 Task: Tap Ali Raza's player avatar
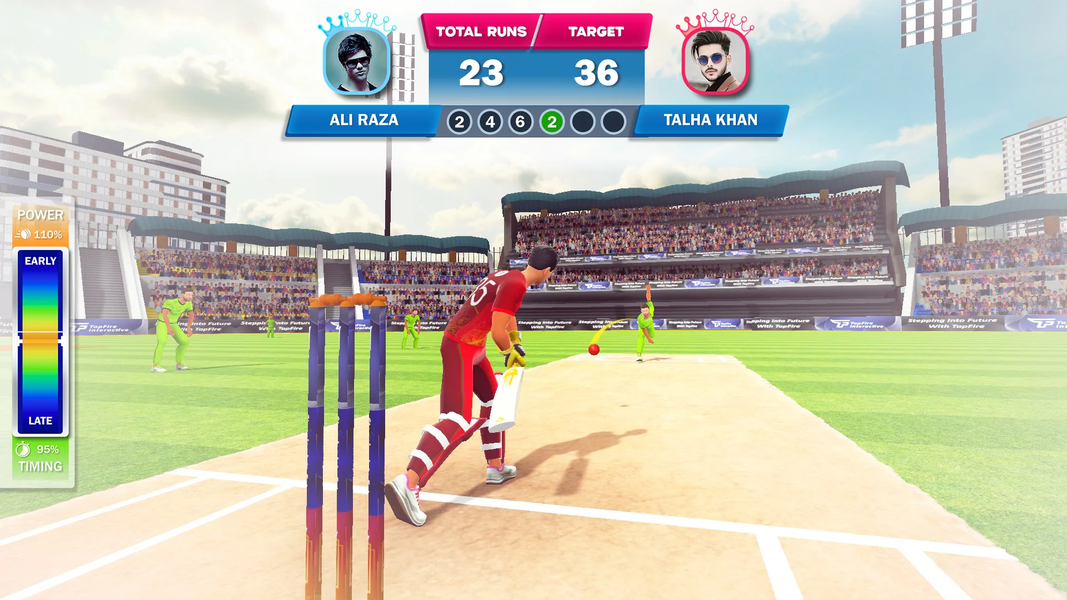pos(356,61)
